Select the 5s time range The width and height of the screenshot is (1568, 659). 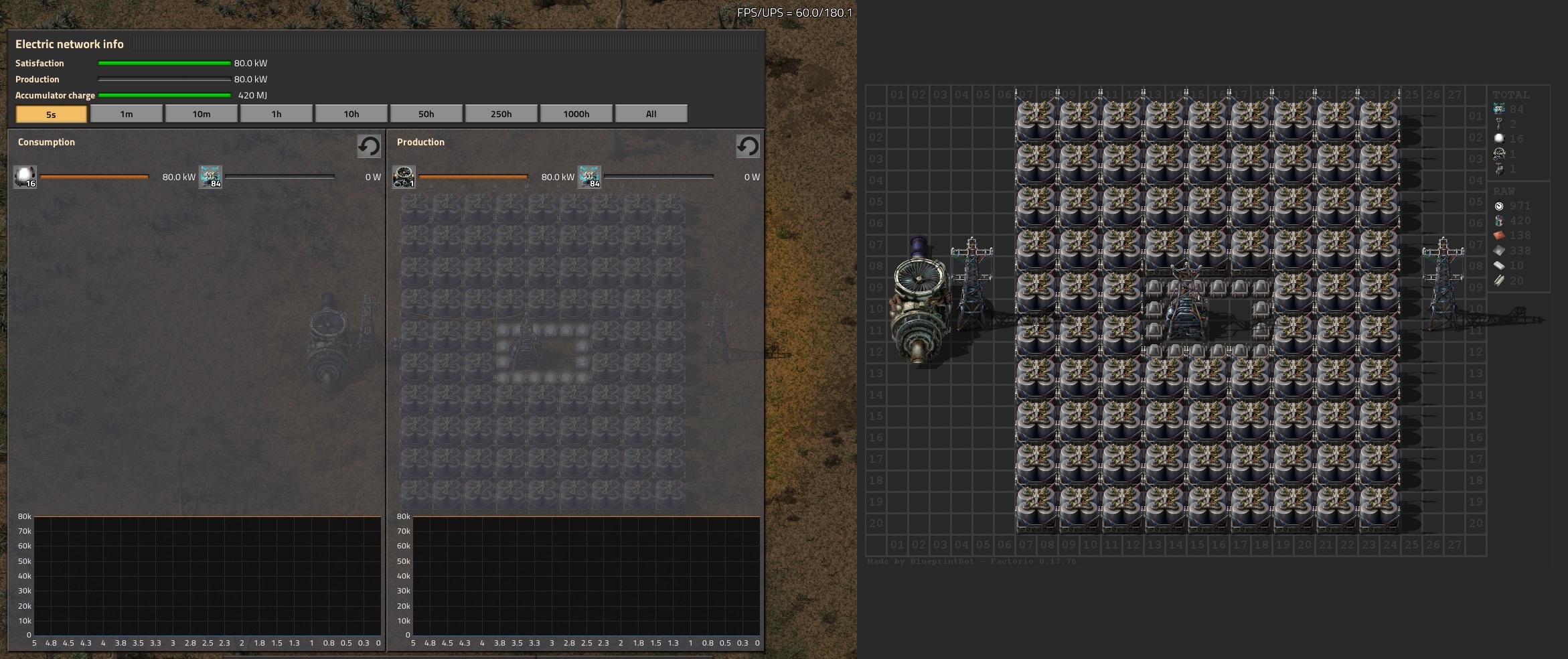[x=52, y=115]
